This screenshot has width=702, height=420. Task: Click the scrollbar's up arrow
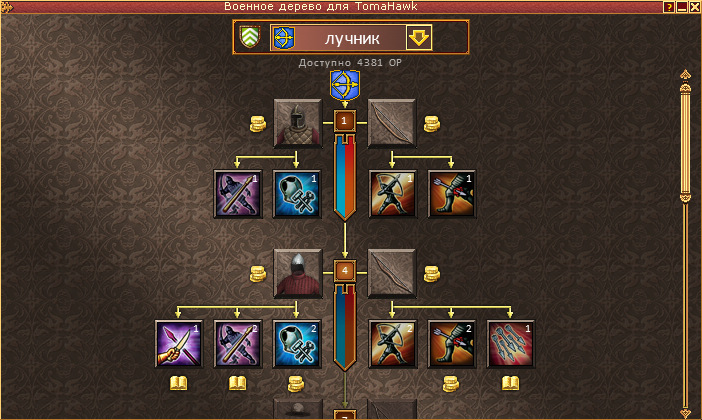click(x=685, y=75)
